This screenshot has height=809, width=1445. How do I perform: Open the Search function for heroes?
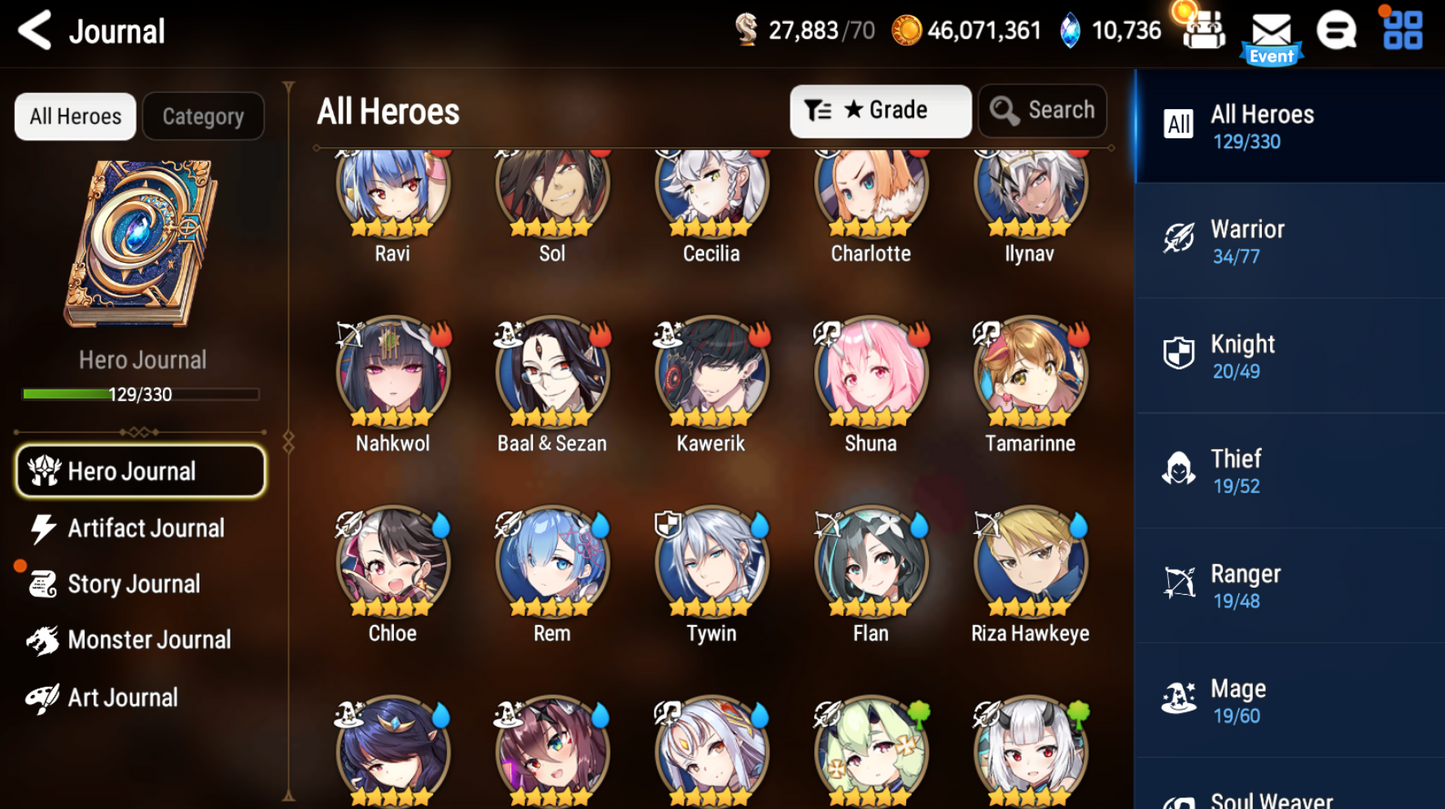click(x=1042, y=110)
